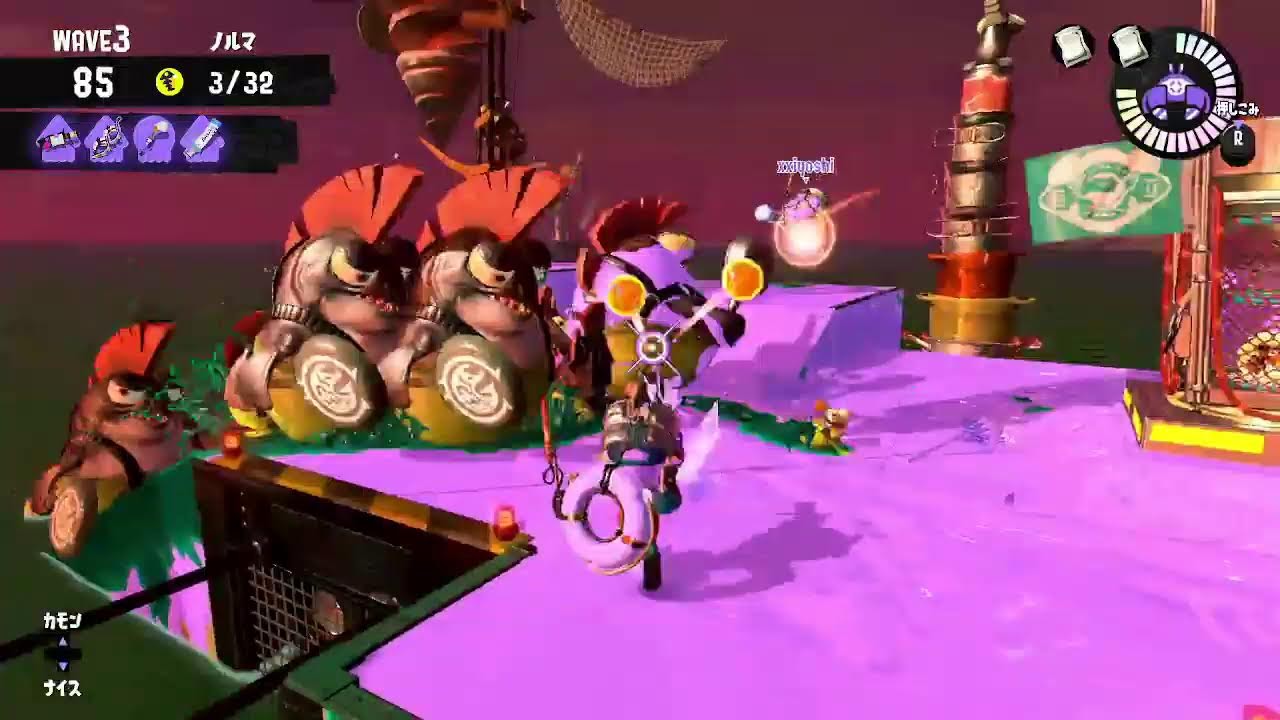Image resolution: width=1280 pixels, height=720 pixels.
Task: Click the R button prompt icon
Action: [x=1238, y=140]
